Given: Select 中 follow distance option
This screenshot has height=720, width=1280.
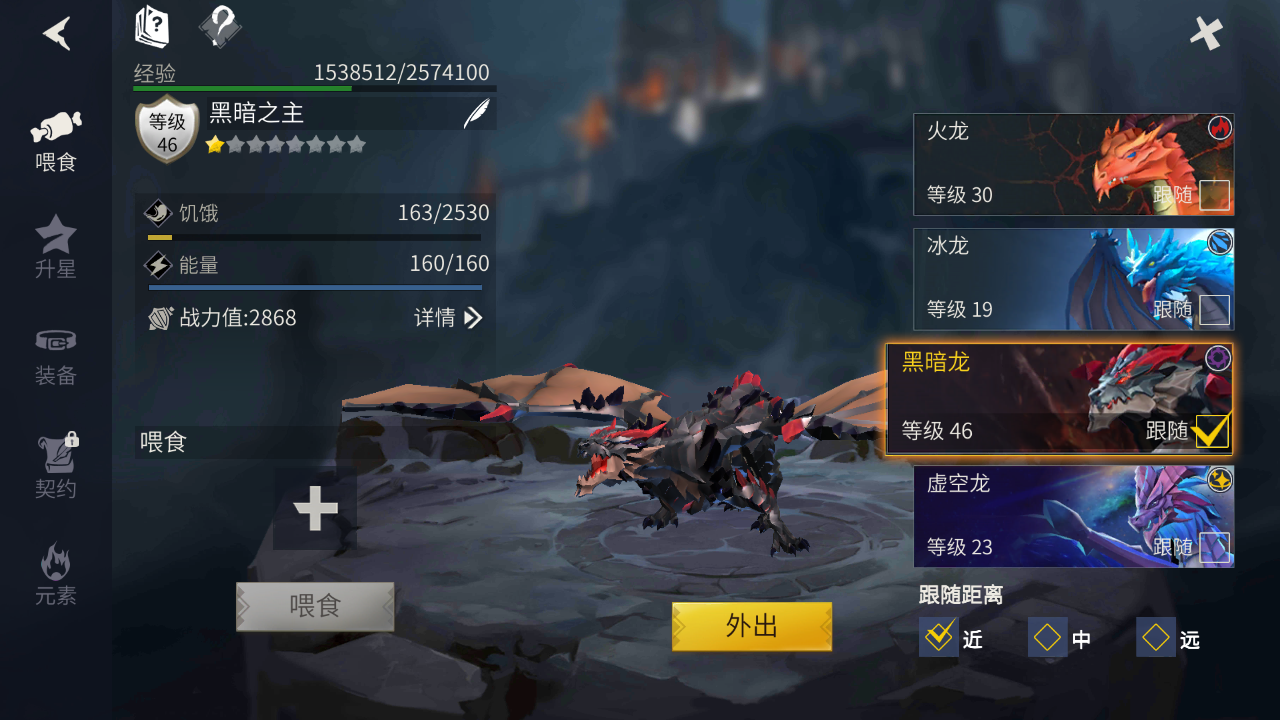Looking at the screenshot, I should click(x=1047, y=637).
